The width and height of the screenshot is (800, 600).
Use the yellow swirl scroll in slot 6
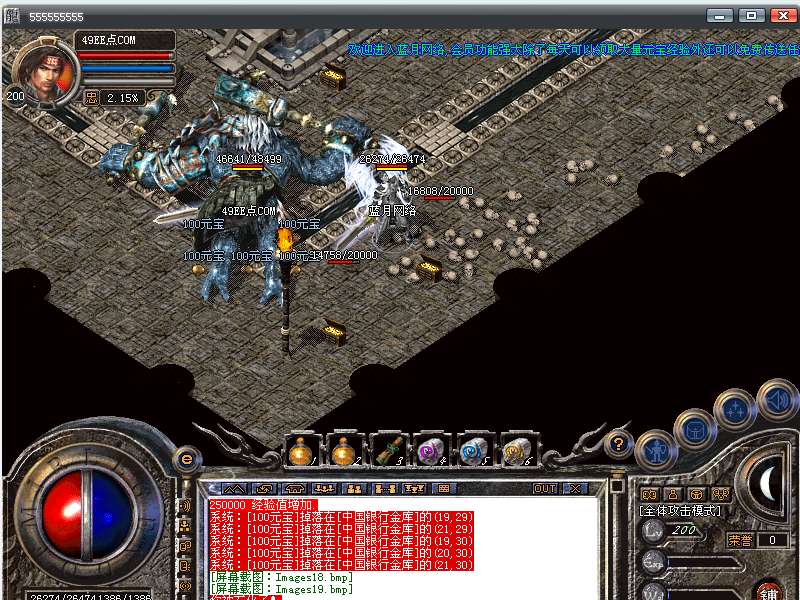517,451
